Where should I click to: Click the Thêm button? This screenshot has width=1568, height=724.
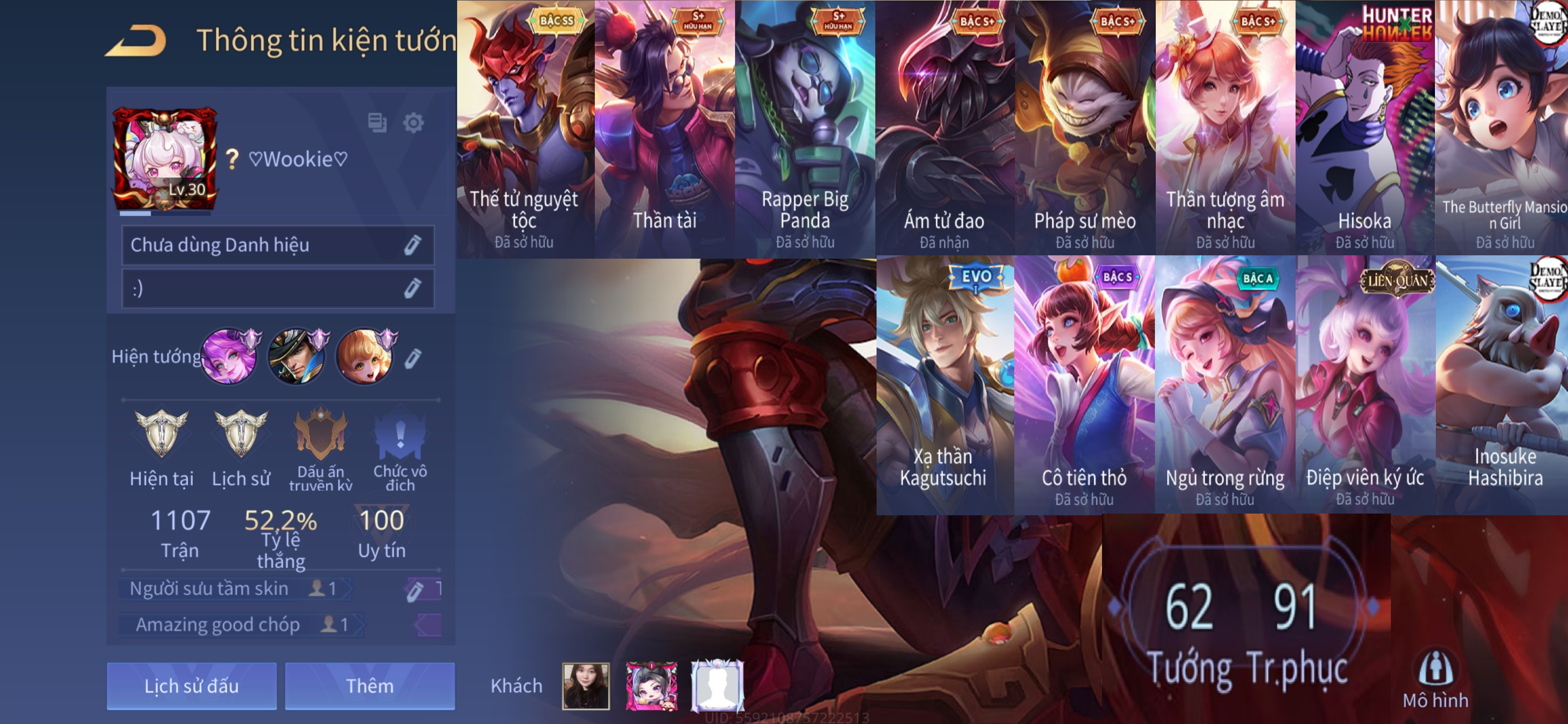(x=369, y=685)
